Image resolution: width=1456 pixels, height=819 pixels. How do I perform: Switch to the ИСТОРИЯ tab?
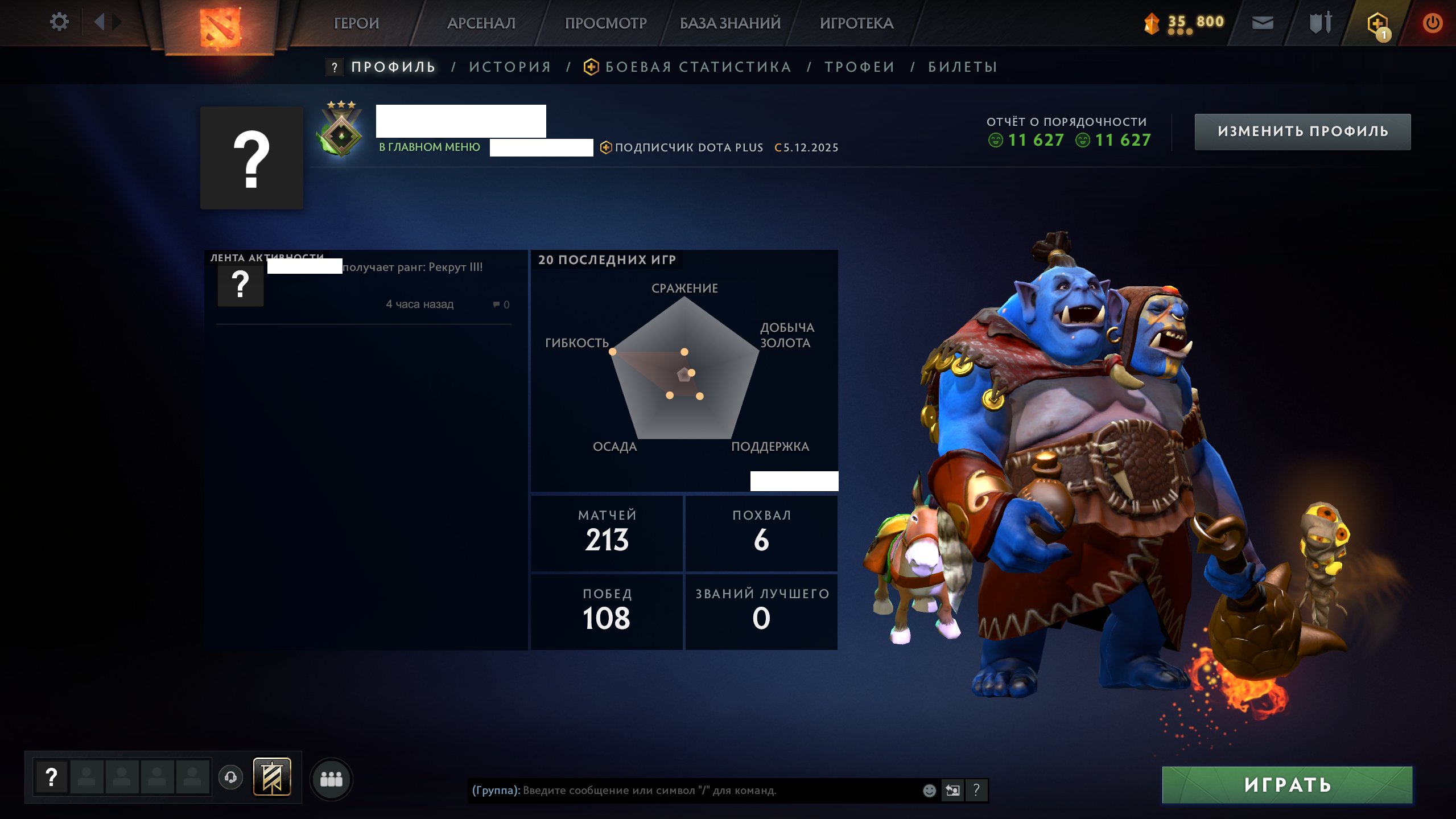tap(509, 67)
